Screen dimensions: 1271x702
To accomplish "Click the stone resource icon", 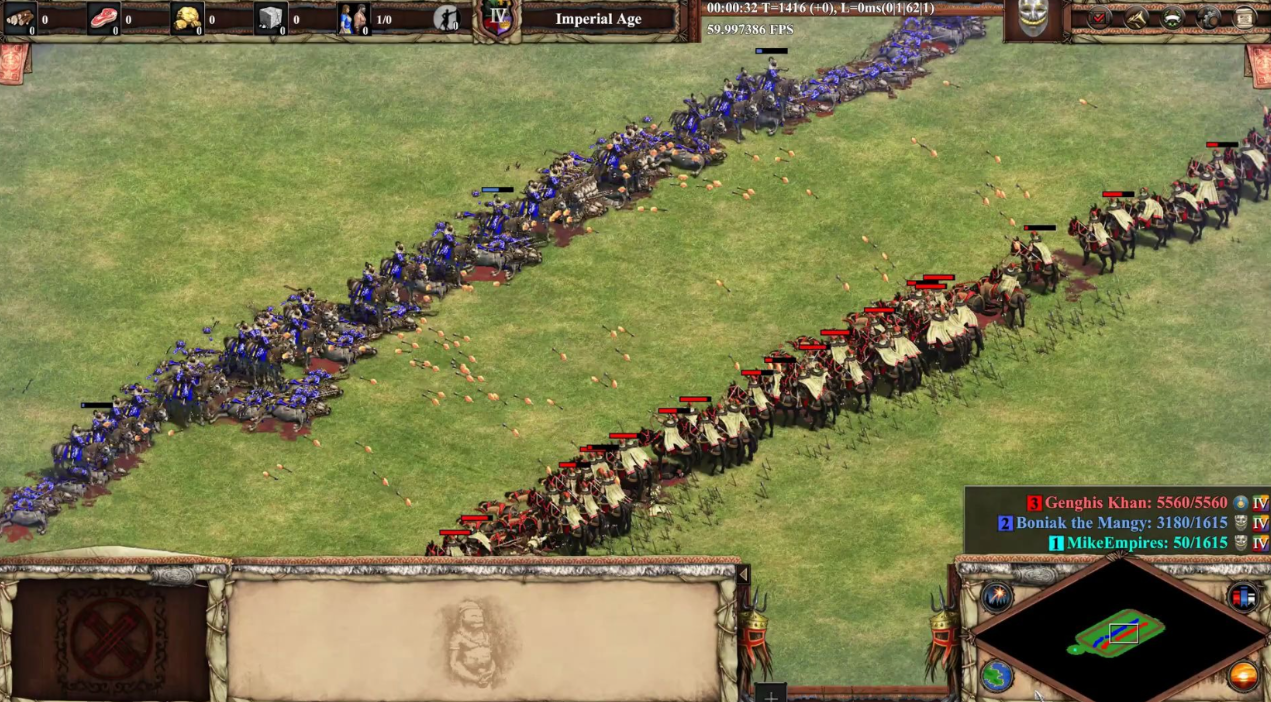I will 271,18.
